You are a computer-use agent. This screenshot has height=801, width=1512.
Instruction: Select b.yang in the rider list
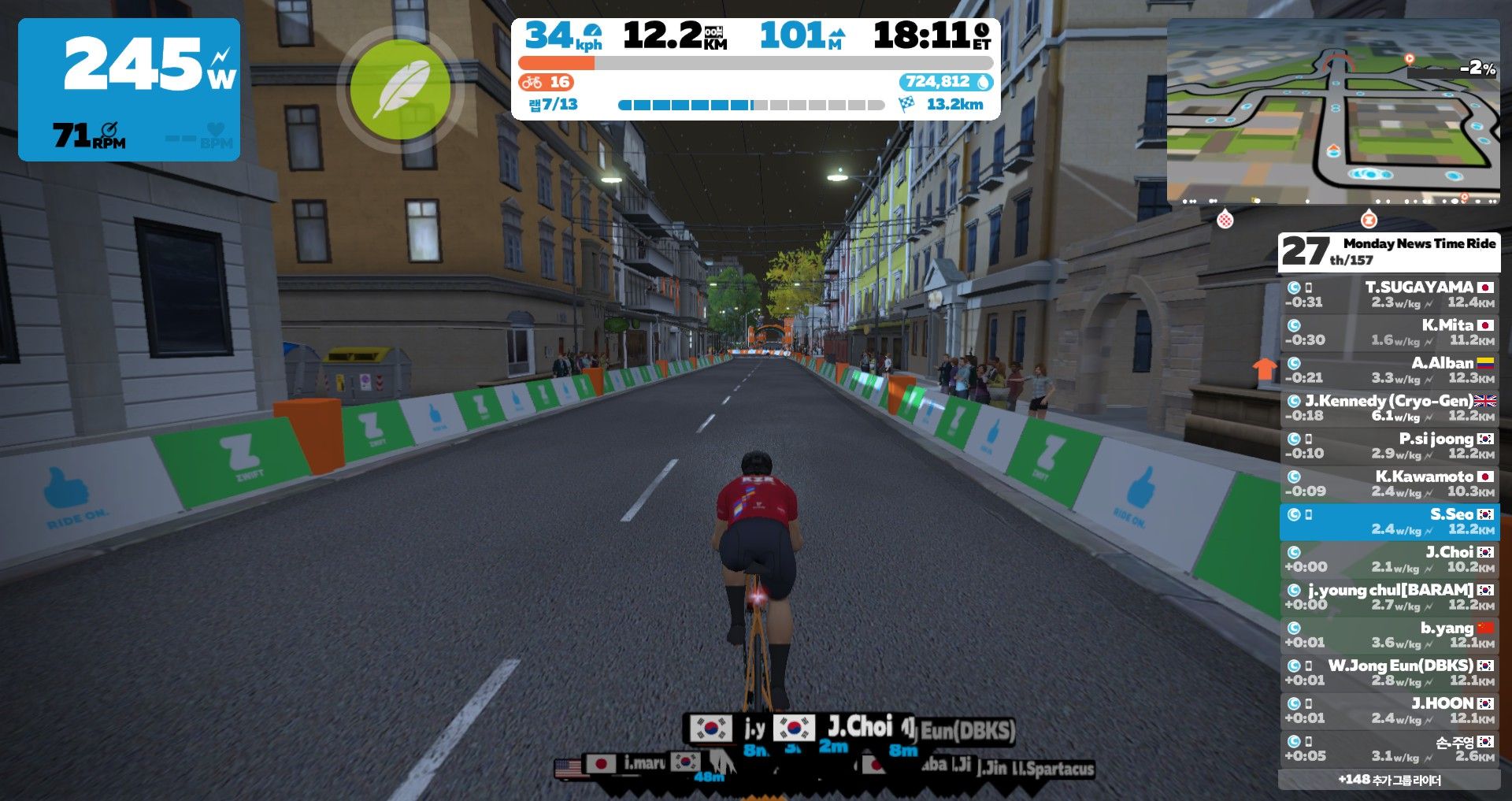click(1389, 635)
